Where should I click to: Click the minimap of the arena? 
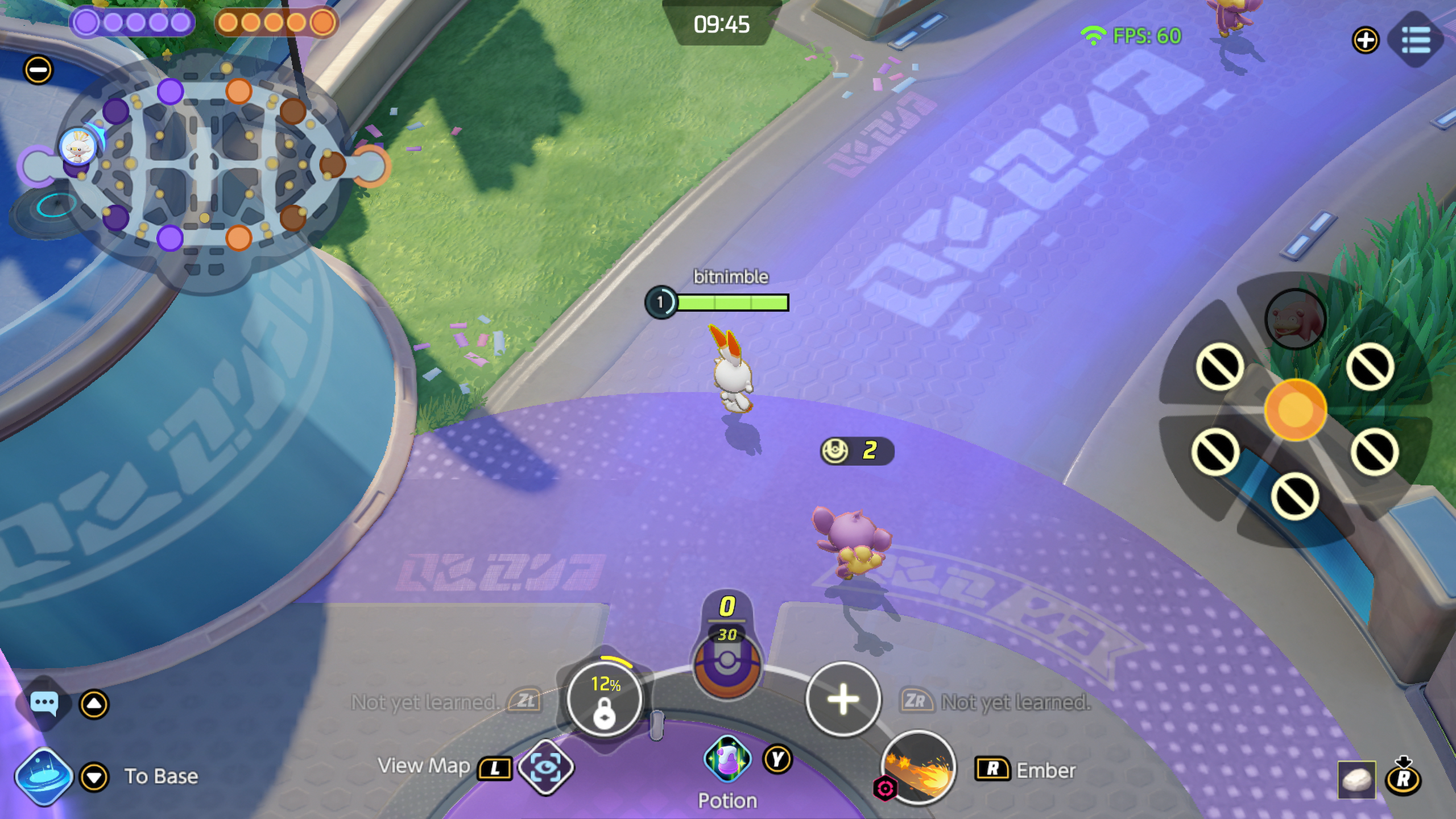pyautogui.click(x=204, y=165)
